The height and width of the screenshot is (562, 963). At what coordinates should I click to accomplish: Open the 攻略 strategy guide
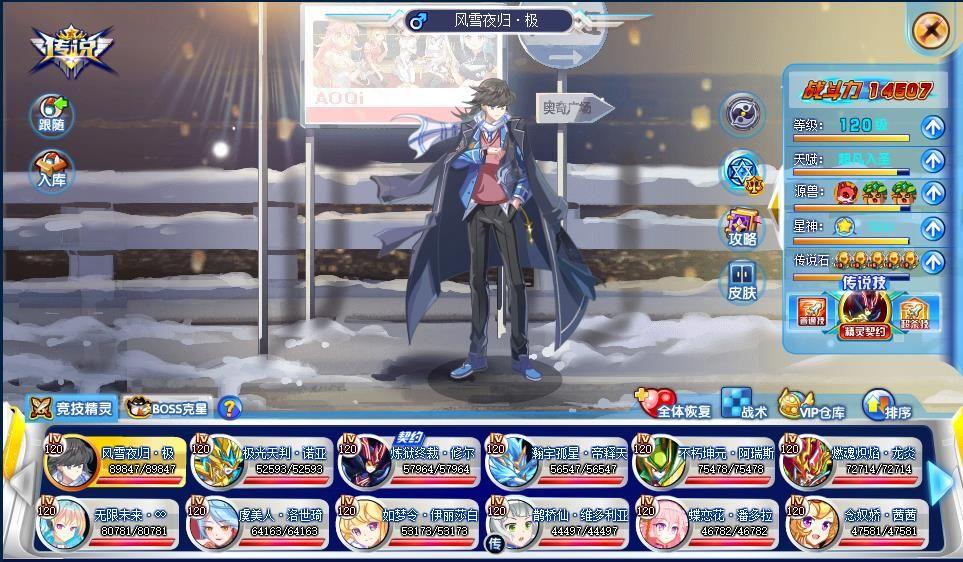[742, 228]
